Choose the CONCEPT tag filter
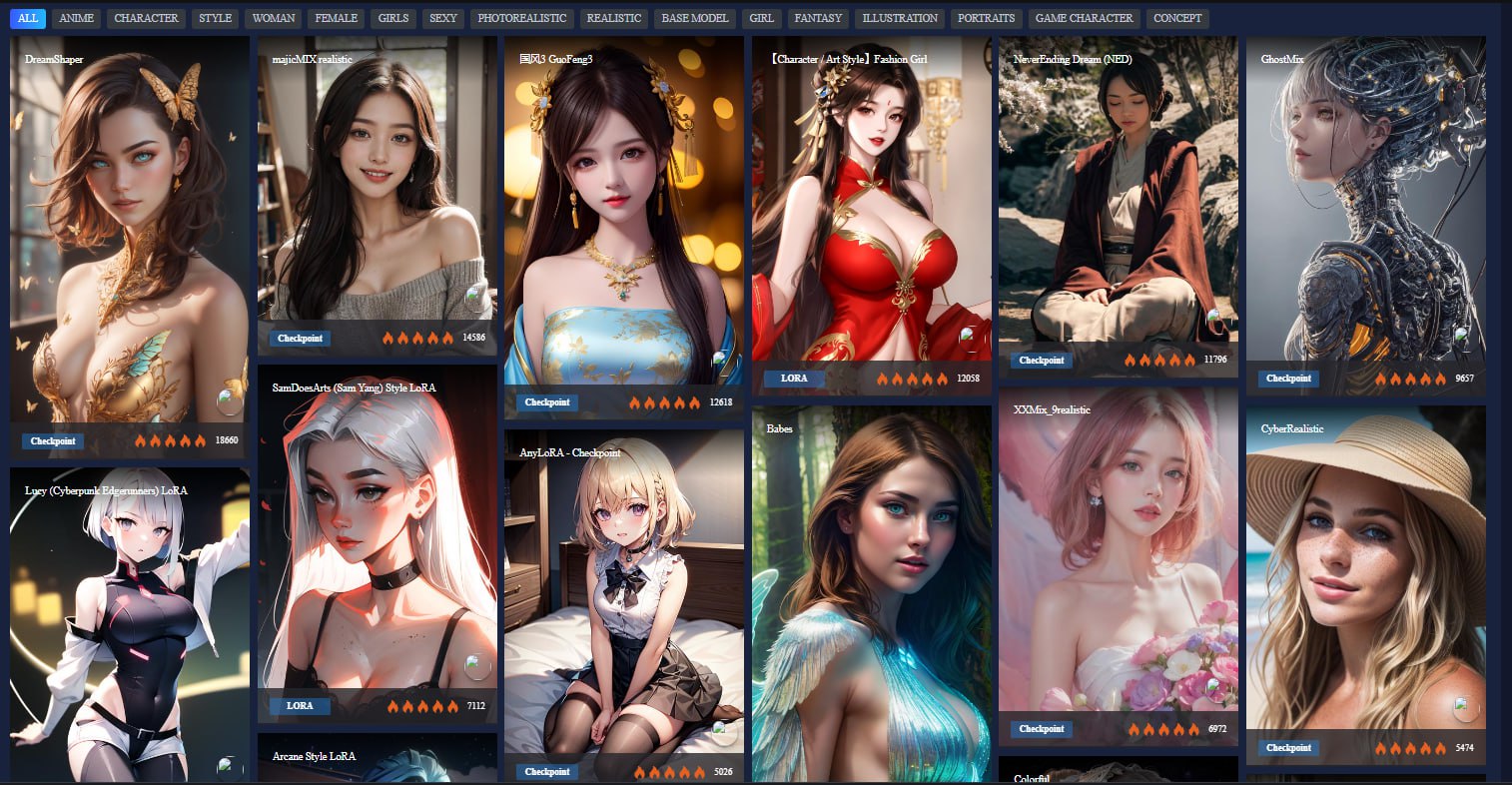Screen dimensions: 1512x785 tap(1177, 18)
